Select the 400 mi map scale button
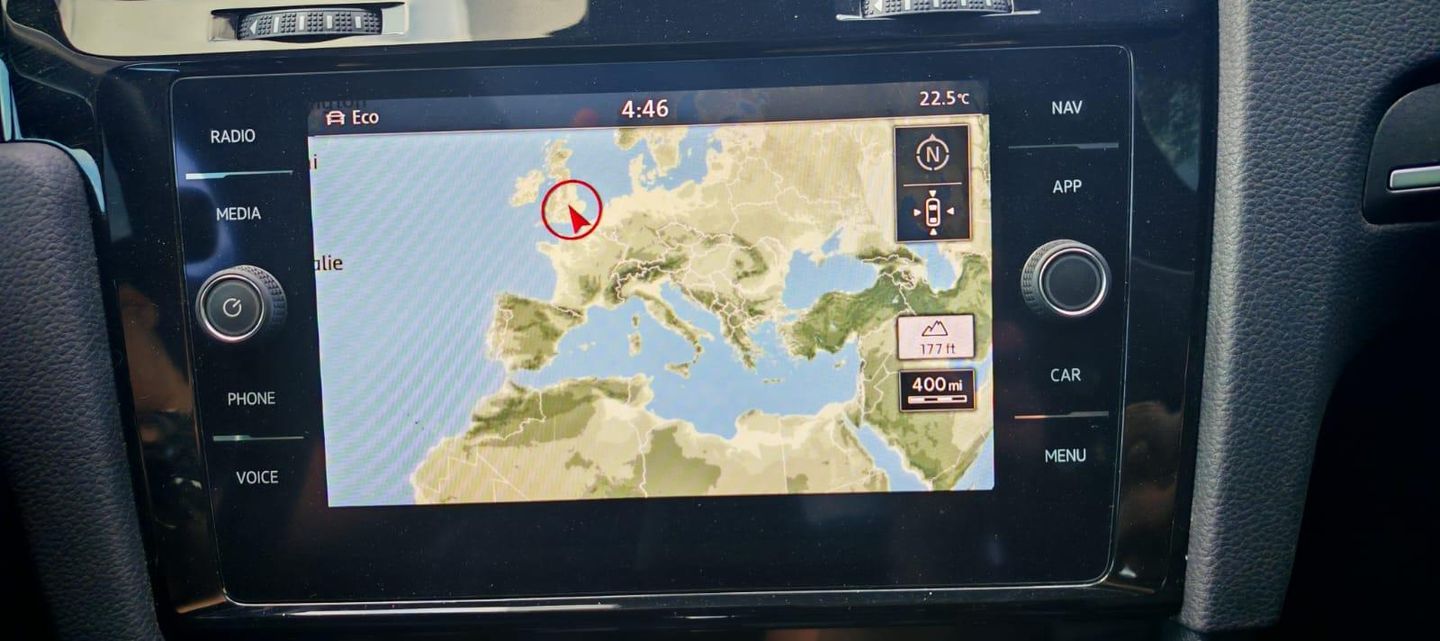Image resolution: width=1440 pixels, height=641 pixels. click(936, 390)
